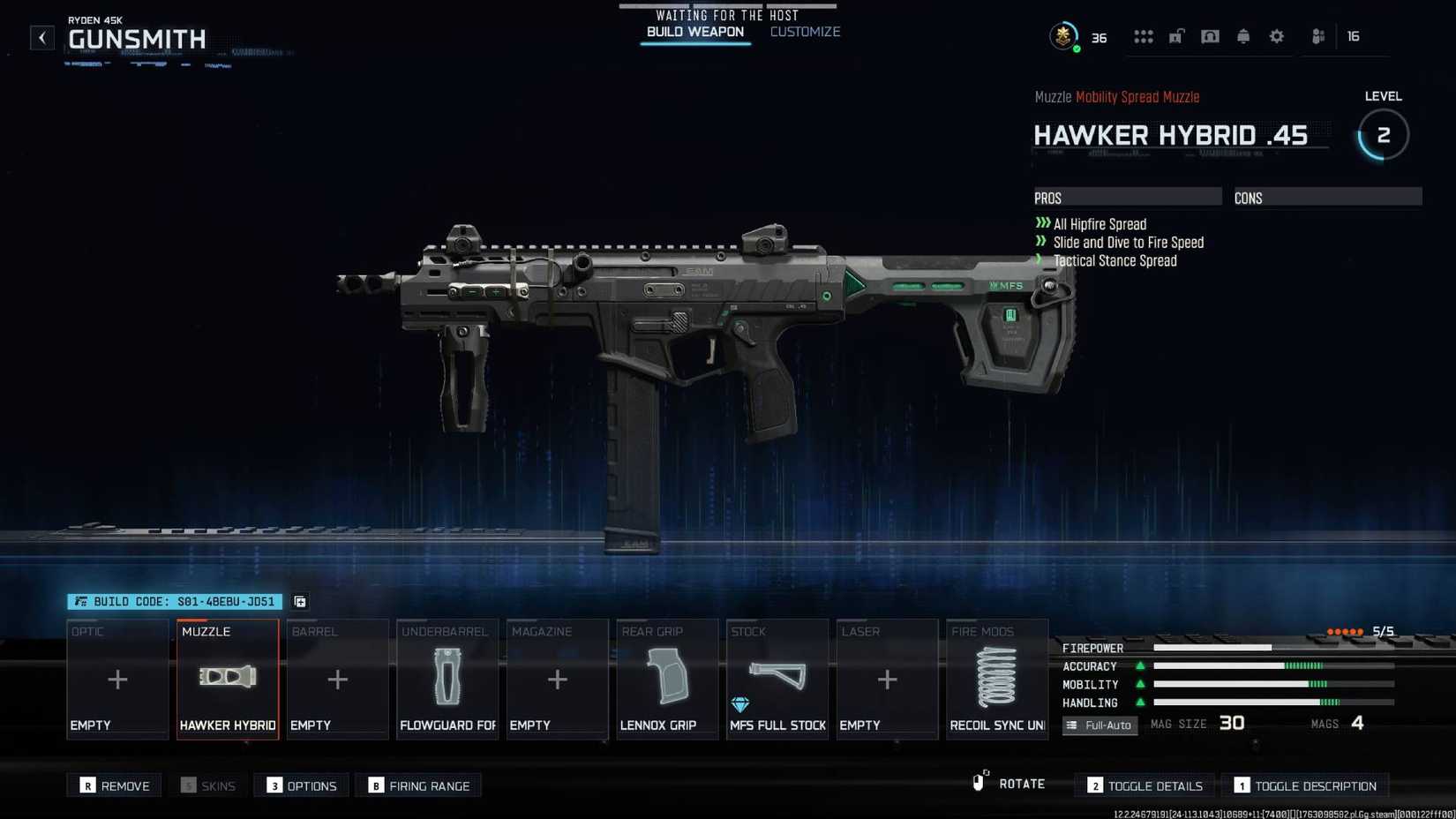Open the social friends icon
The width and height of the screenshot is (1456, 819).
[x=1317, y=36]
